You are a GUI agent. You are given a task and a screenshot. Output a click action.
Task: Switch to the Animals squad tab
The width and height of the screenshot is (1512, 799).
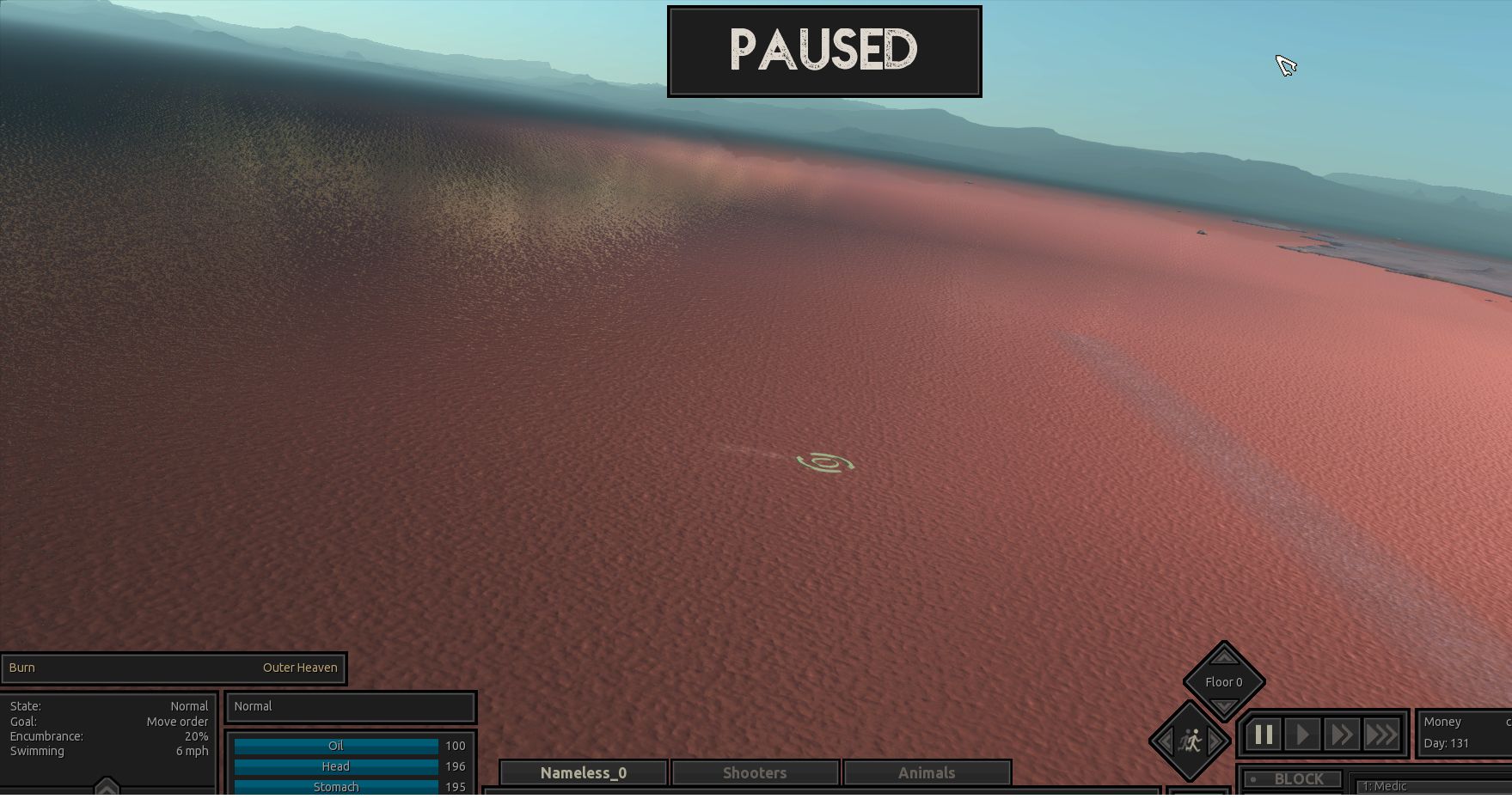tap(927, 772)
